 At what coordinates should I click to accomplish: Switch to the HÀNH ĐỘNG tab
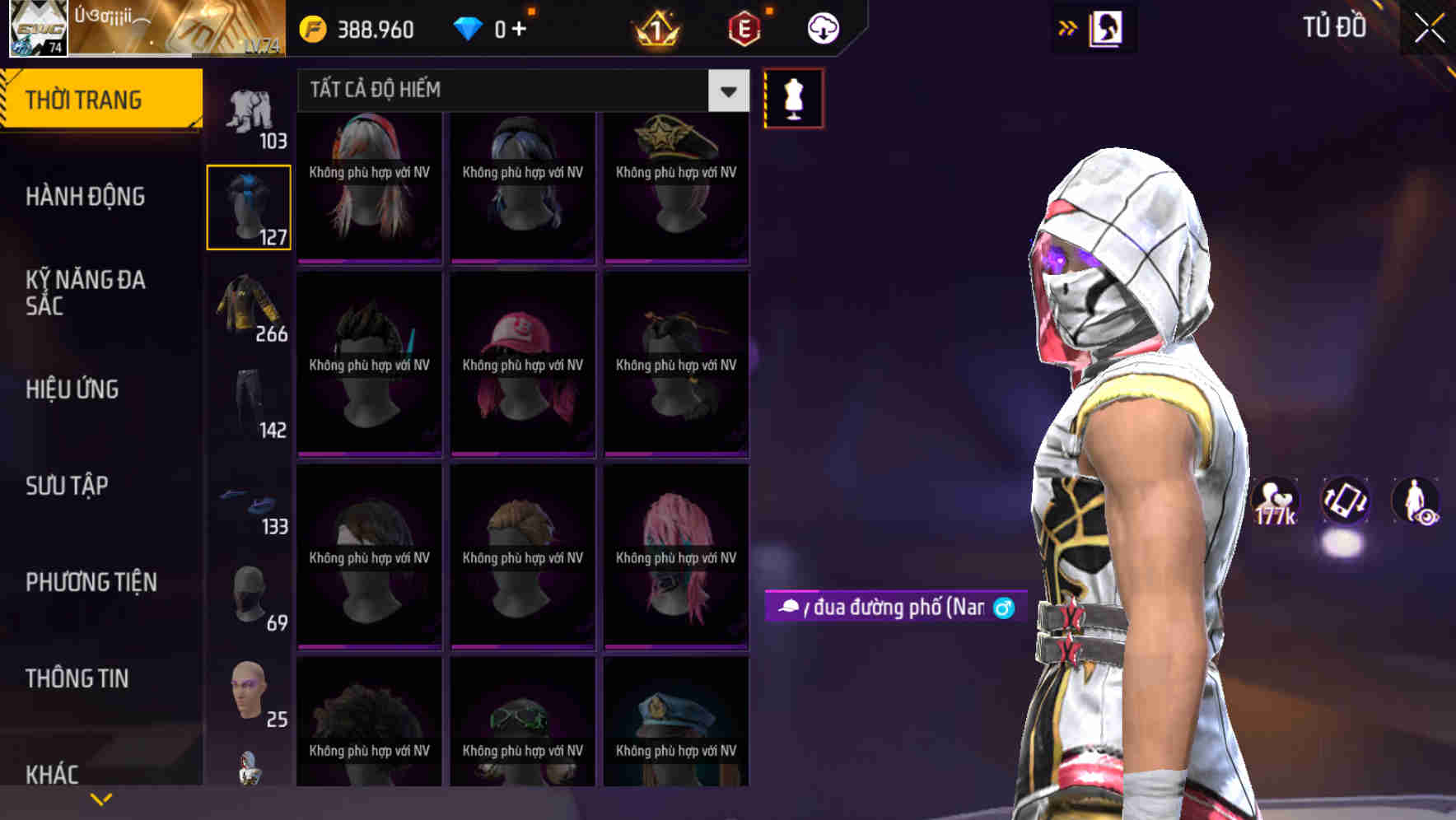[x=85, y=197]
